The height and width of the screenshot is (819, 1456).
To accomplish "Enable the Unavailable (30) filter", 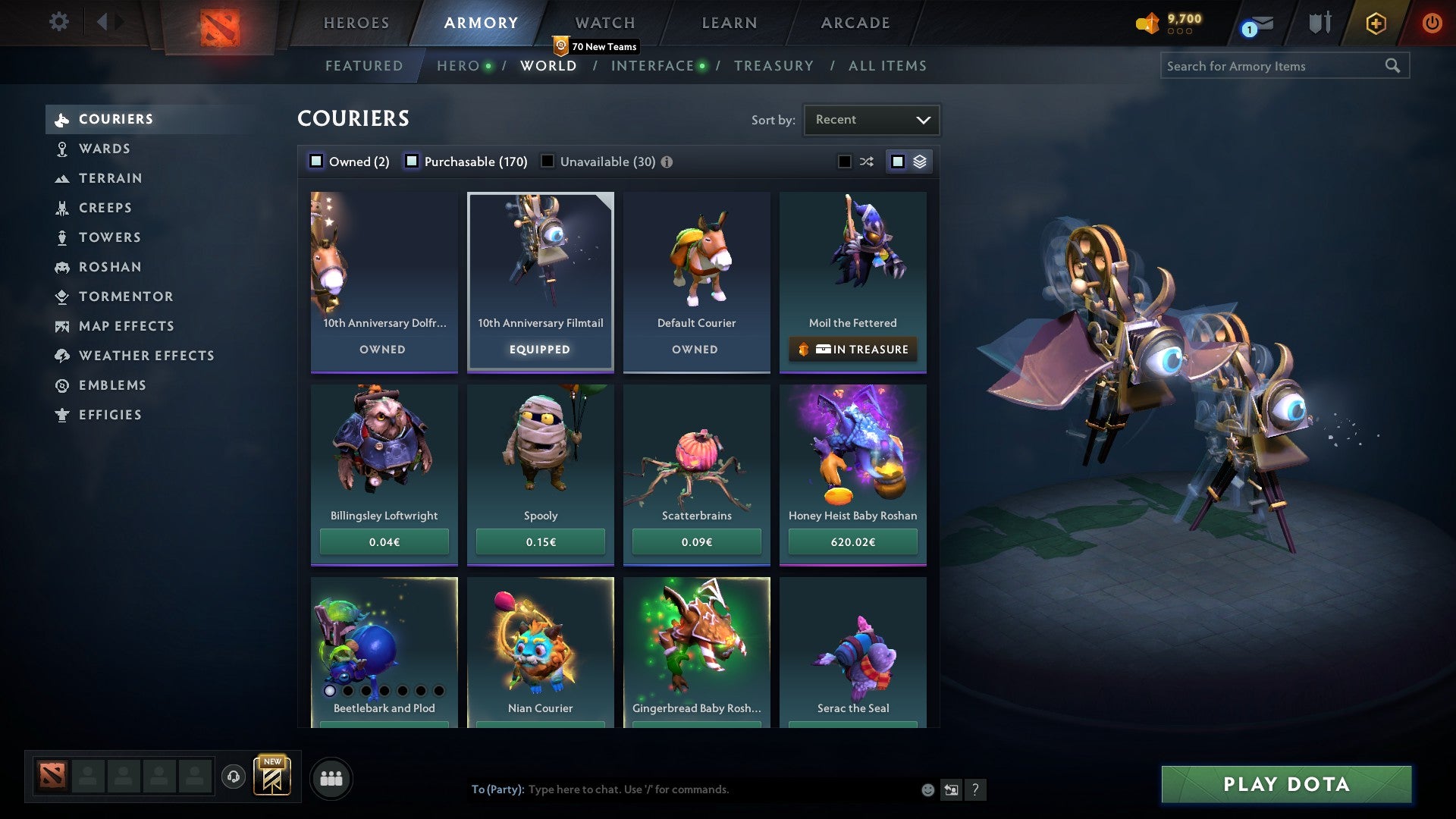I will click(x=547, y=161).
